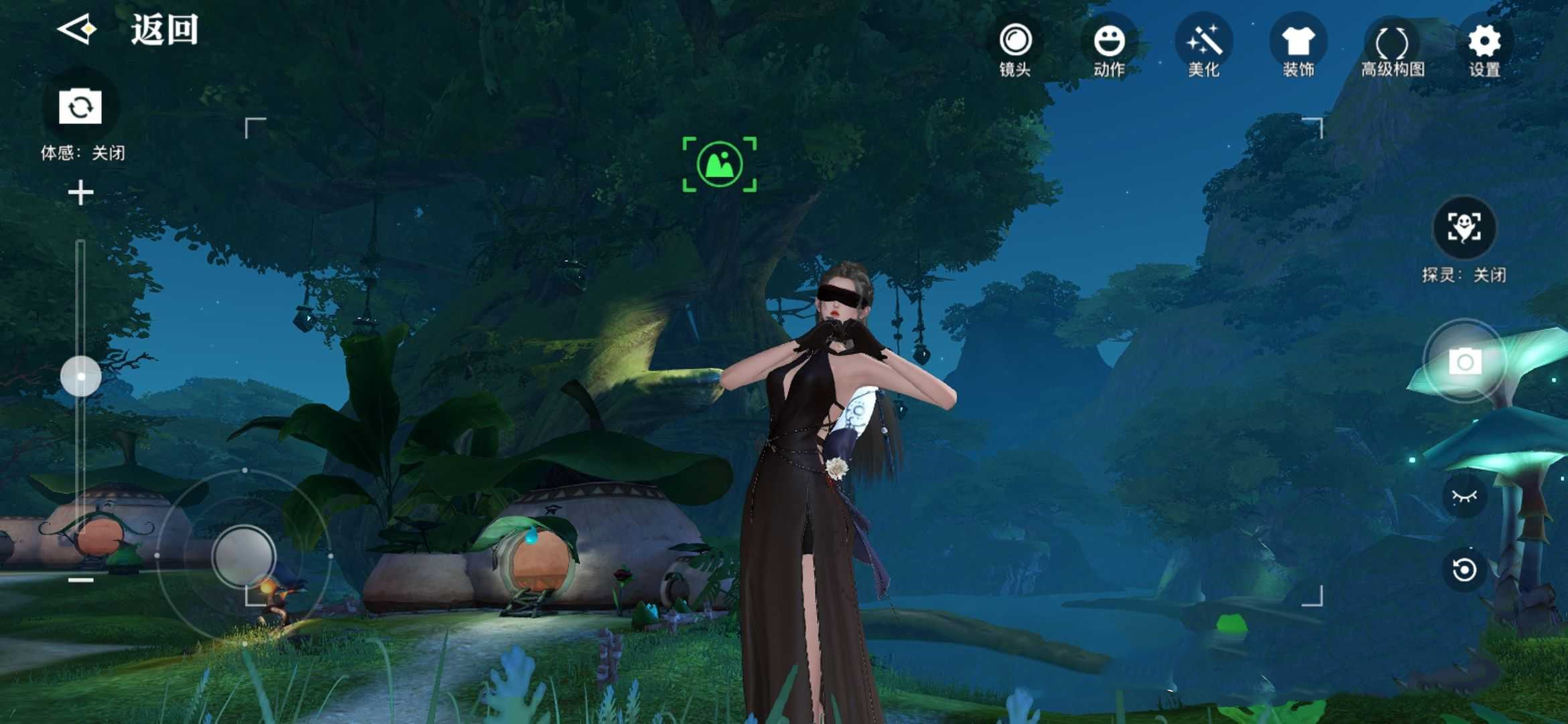Zoom in with the plus button
Screen dimensions: 1568x724
pyautogui.click(x=80, y=193)
